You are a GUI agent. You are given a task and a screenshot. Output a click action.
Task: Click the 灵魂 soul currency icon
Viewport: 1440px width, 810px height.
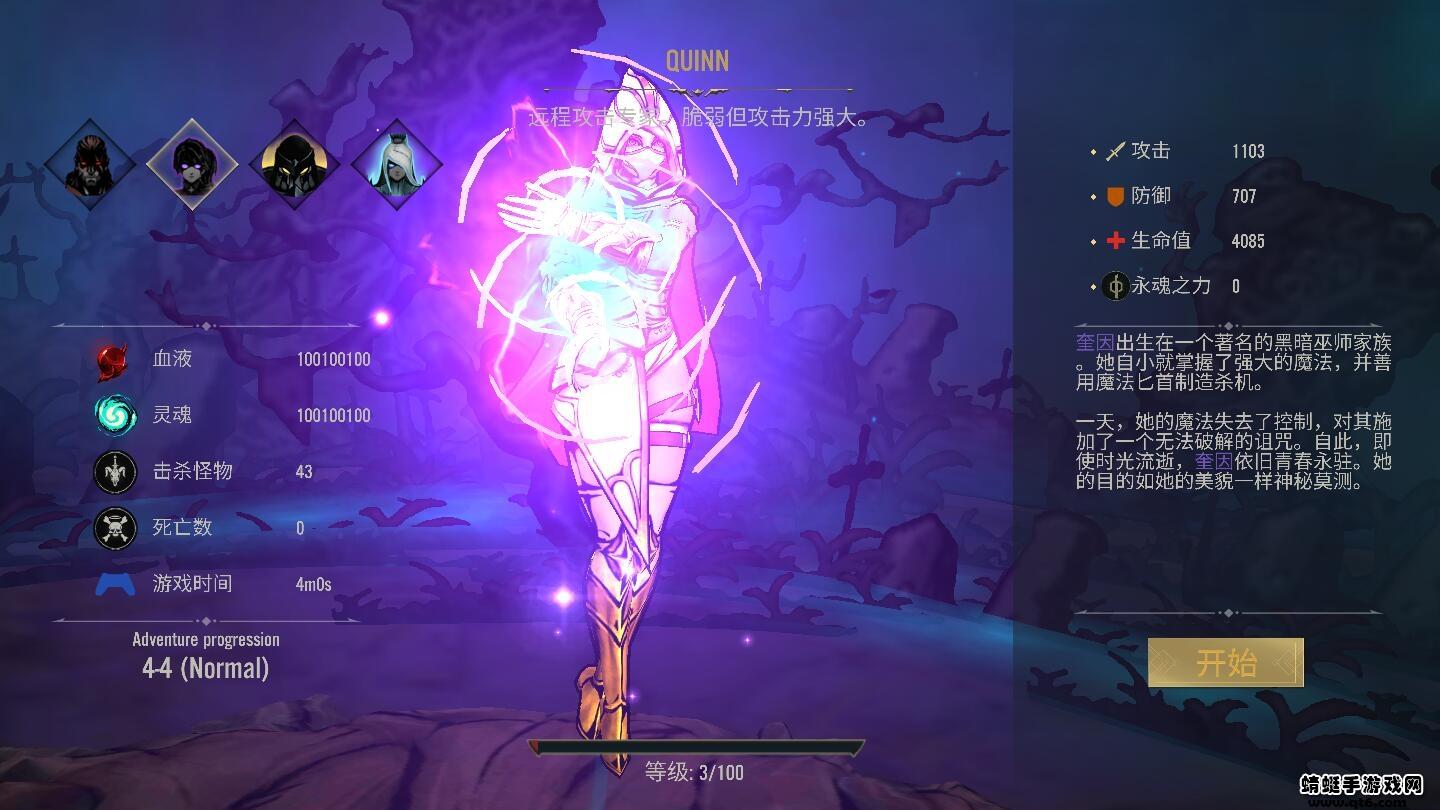[113, 415]
